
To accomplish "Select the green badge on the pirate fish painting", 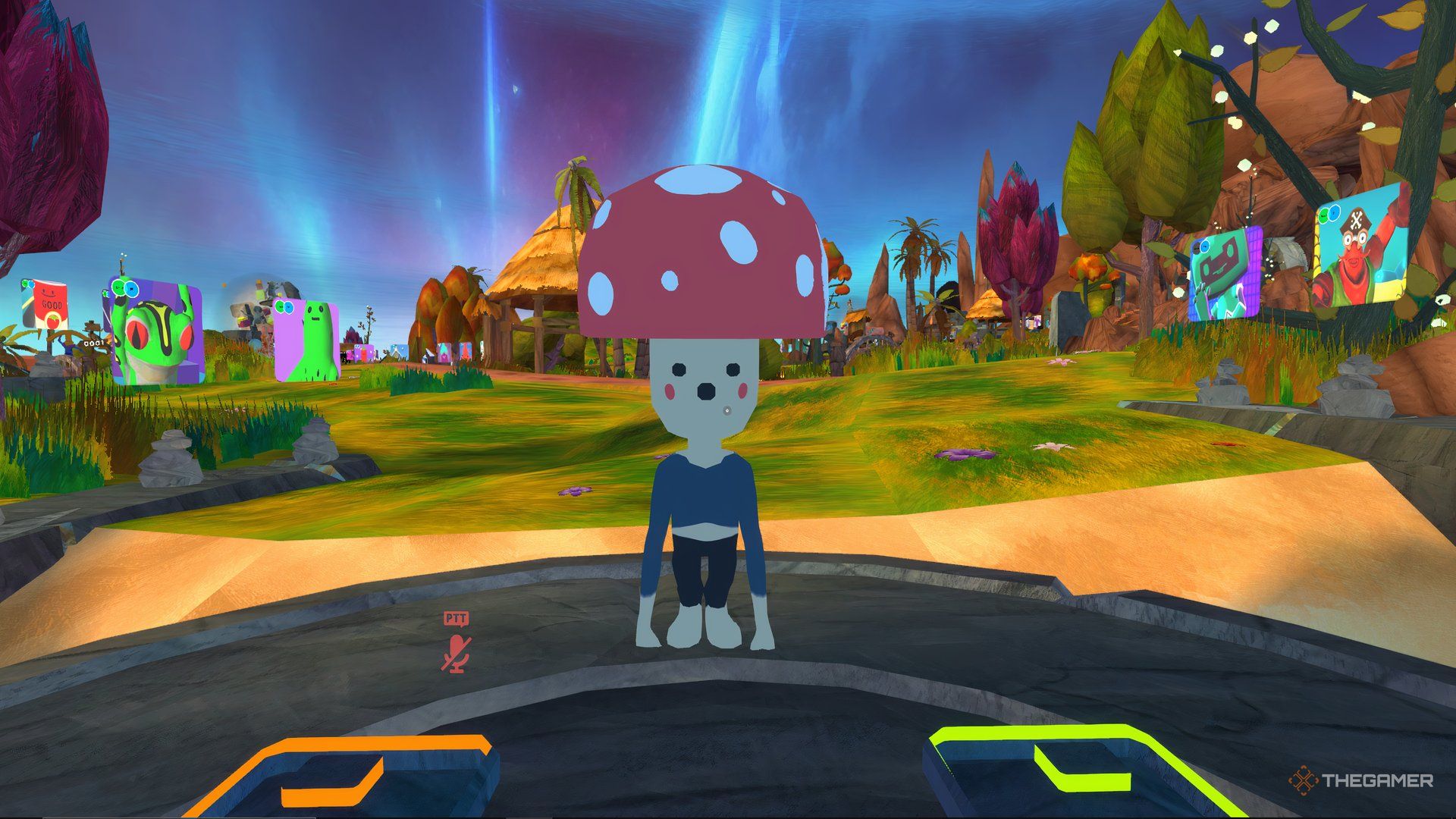I will [1323, 216].
